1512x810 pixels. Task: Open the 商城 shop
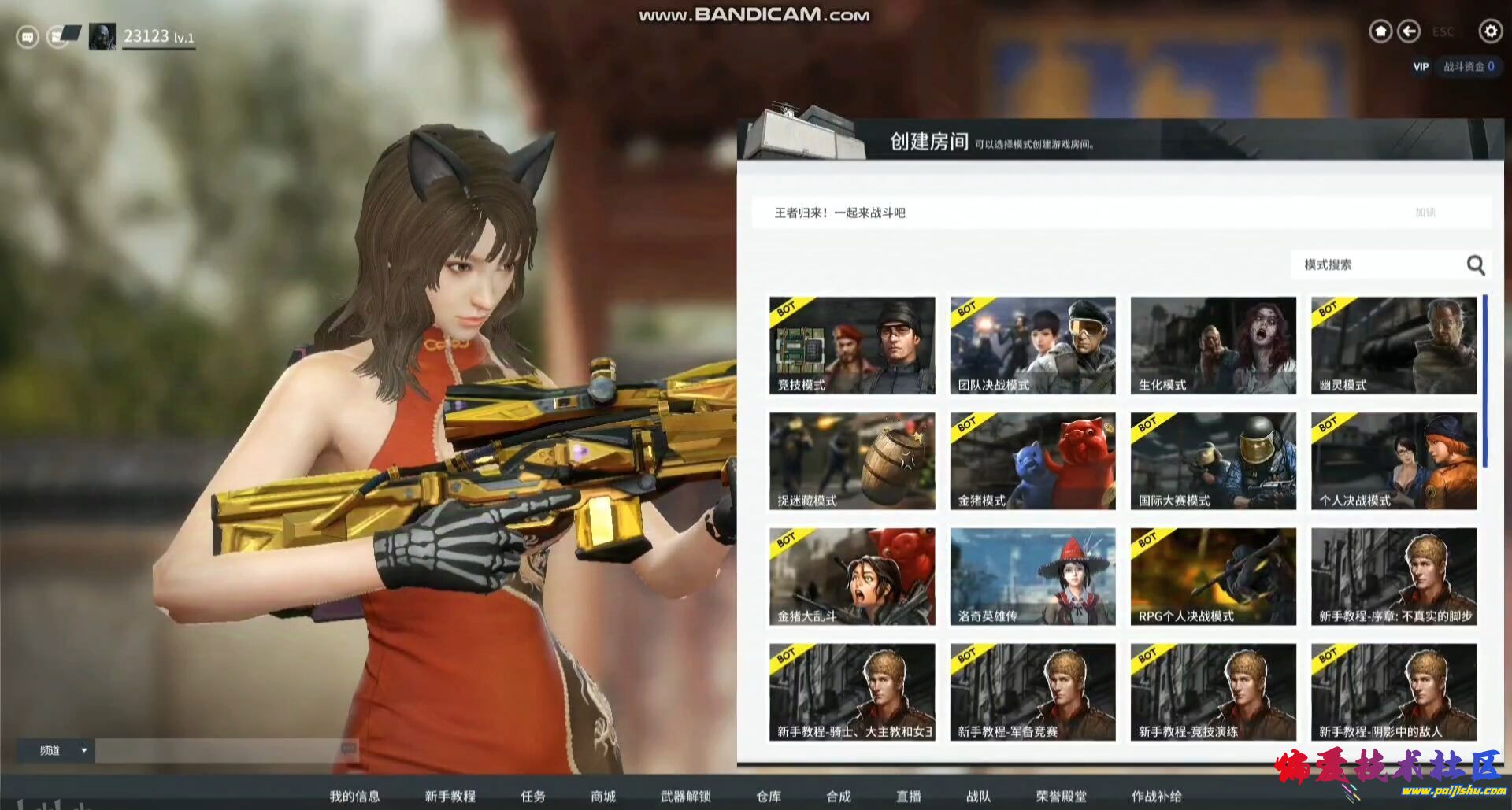coord(603,796)
